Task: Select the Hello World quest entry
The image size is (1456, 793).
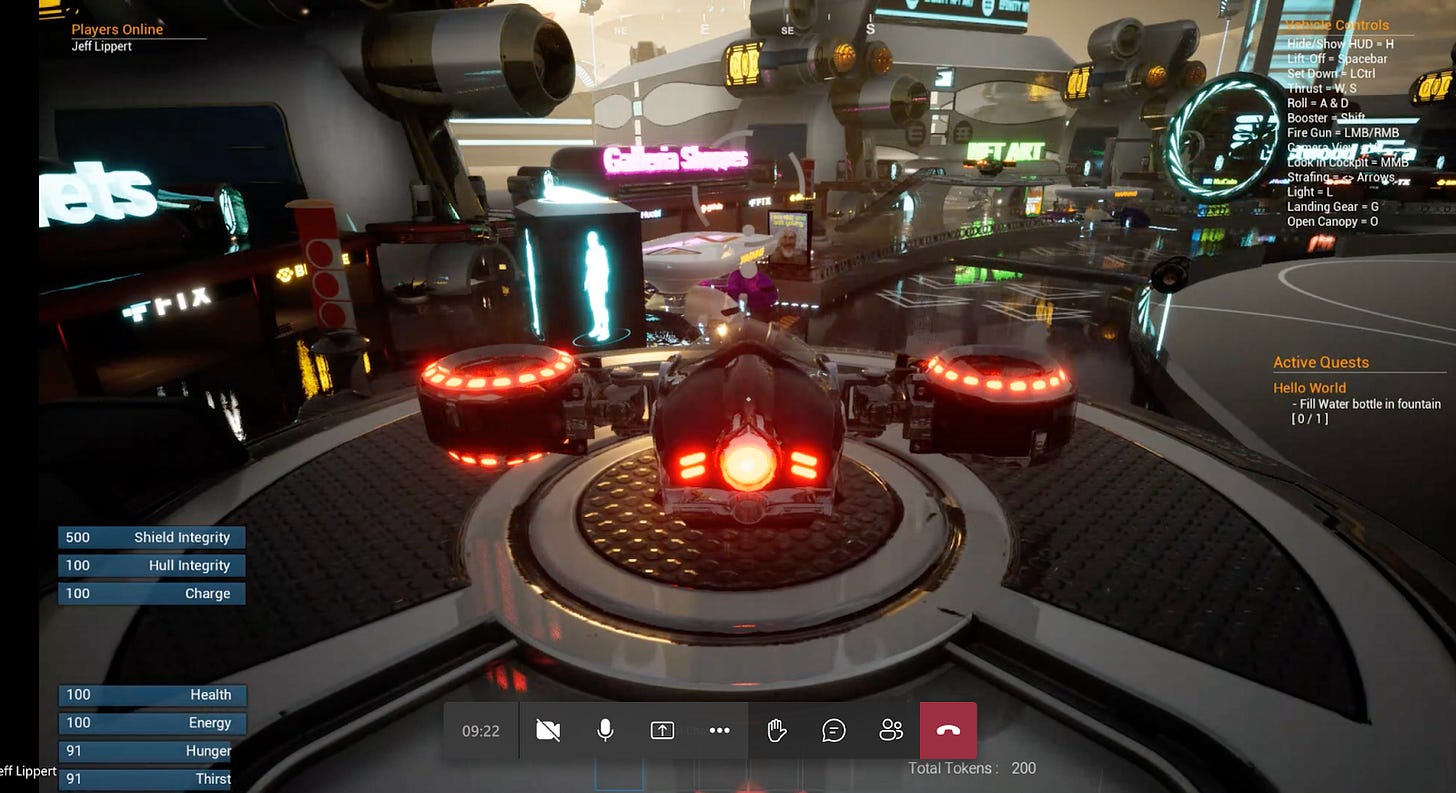Action: (1309, 388)
